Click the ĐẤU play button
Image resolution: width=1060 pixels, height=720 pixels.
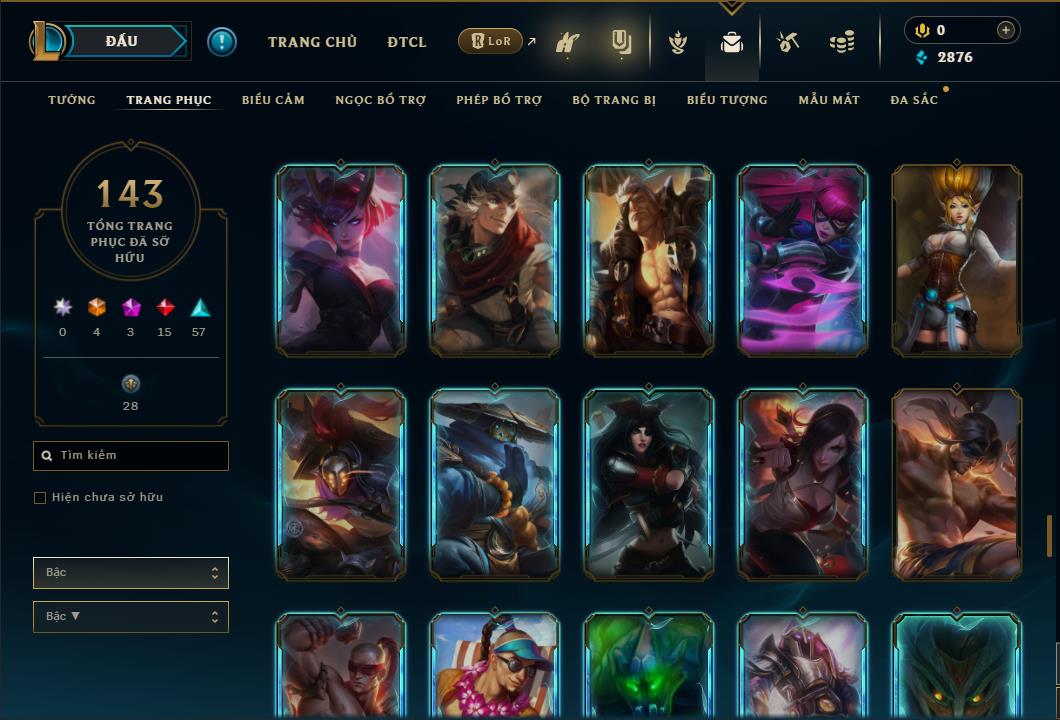[122, 41]
